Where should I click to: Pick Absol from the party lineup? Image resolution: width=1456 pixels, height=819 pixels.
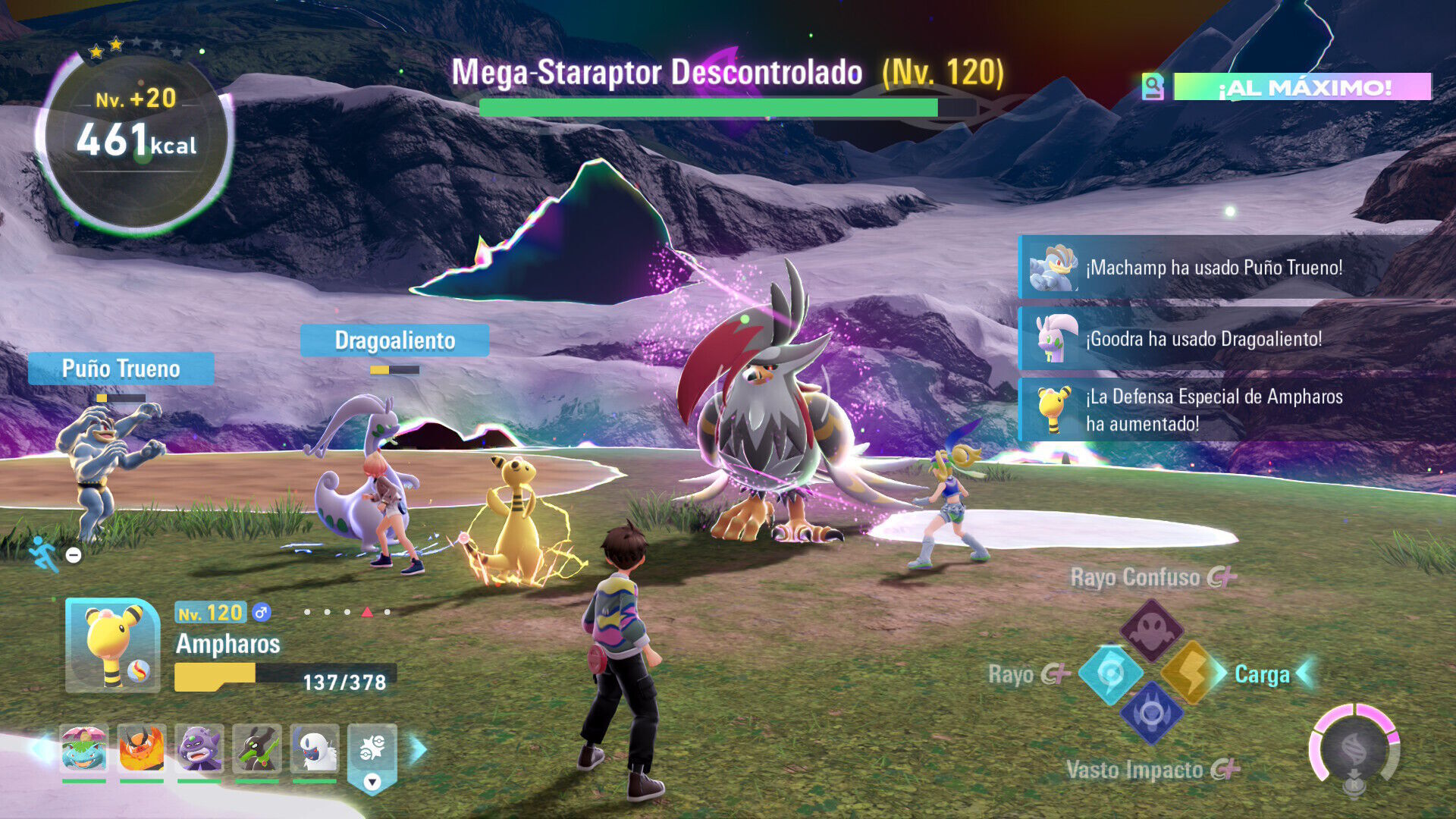click(x=315, y=749)
